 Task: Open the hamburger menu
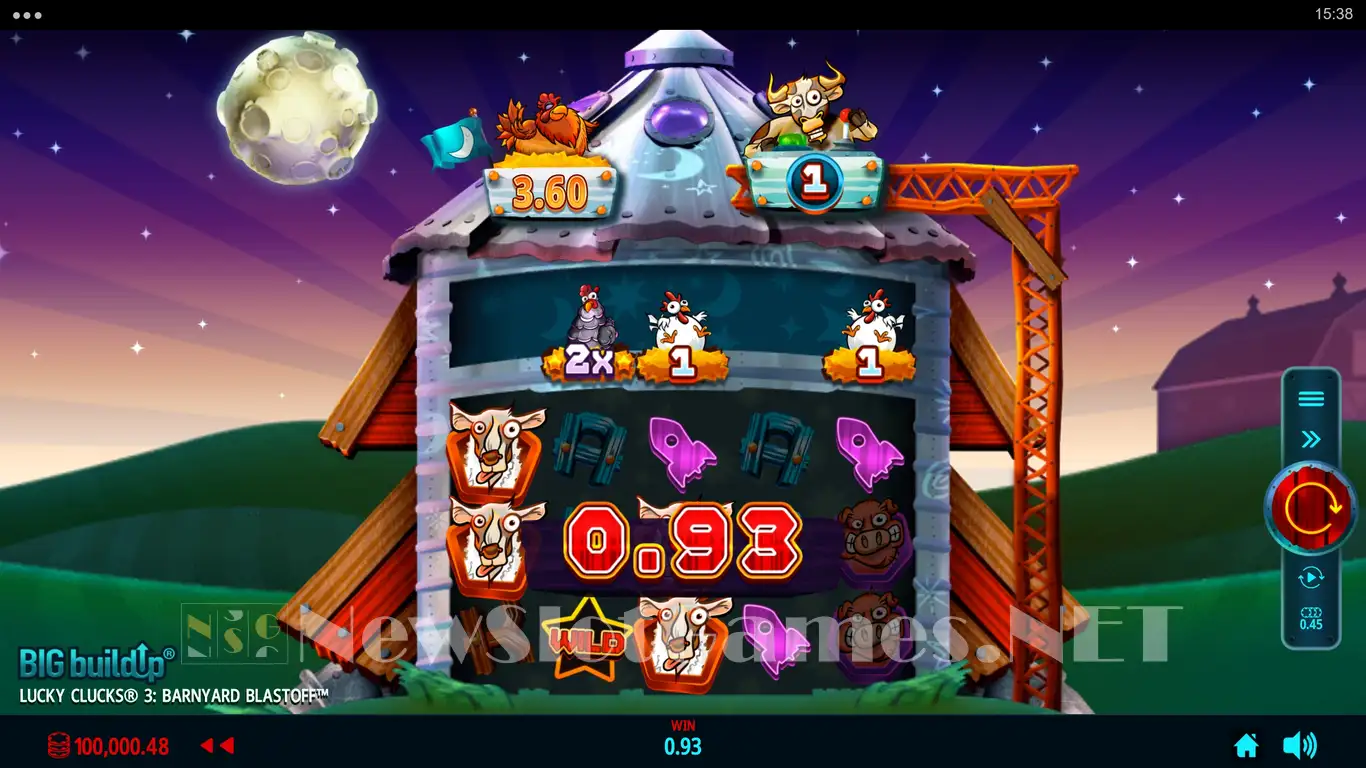(x=1311, y=400)
